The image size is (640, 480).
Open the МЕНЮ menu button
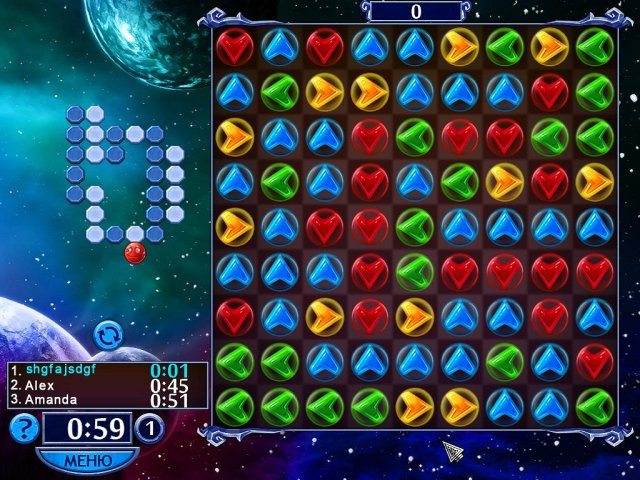(88, 461)
